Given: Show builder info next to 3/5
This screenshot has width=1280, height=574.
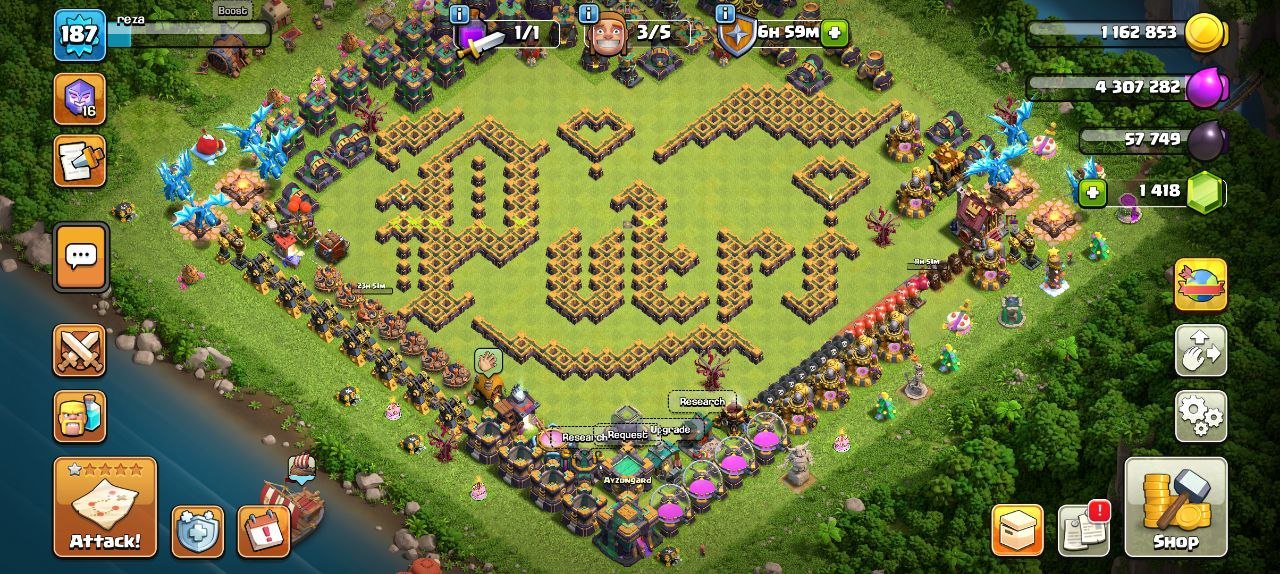Looking at the screenshot, I should pos(589,14).
